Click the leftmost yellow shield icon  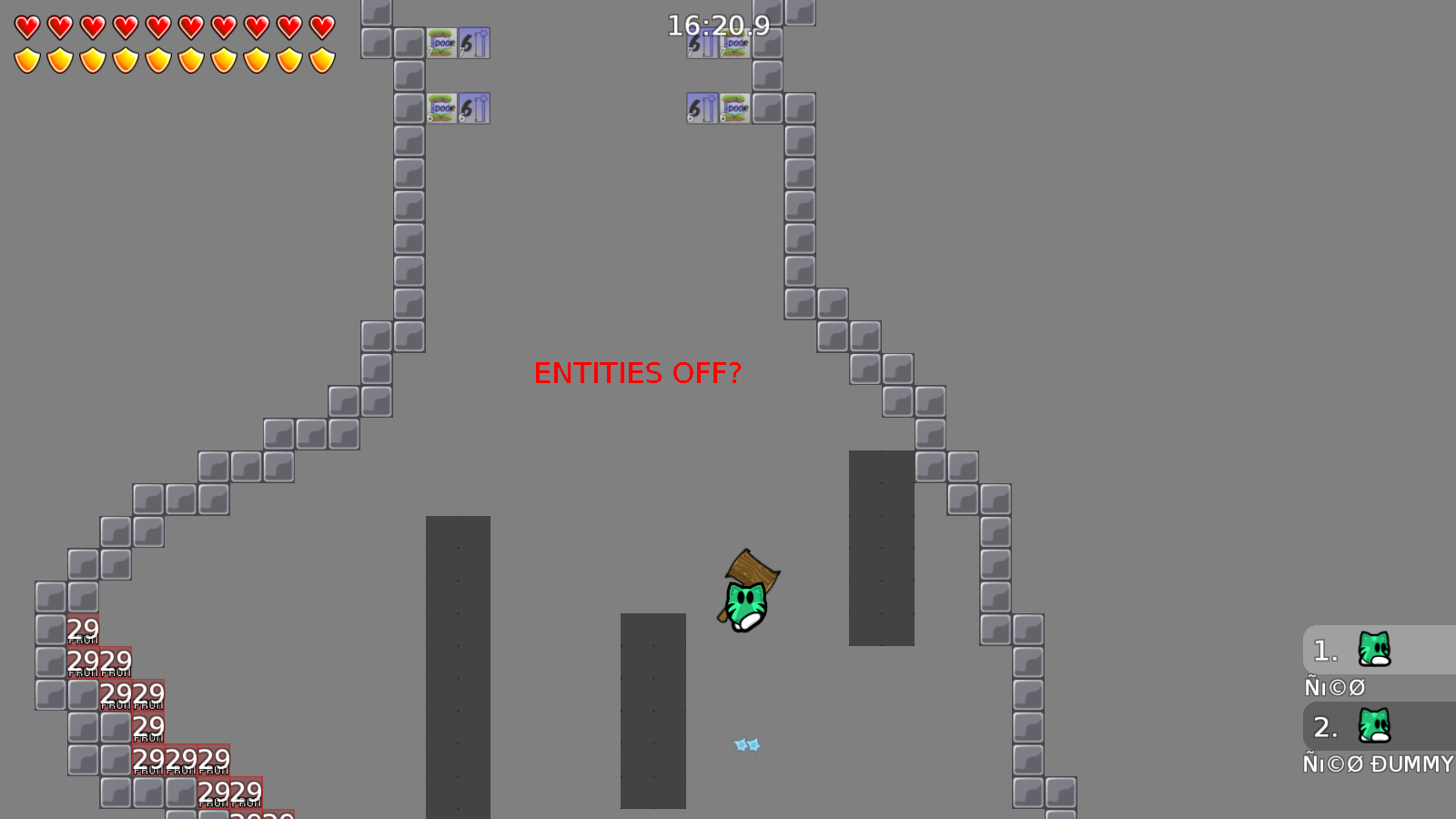pos(26,59)
